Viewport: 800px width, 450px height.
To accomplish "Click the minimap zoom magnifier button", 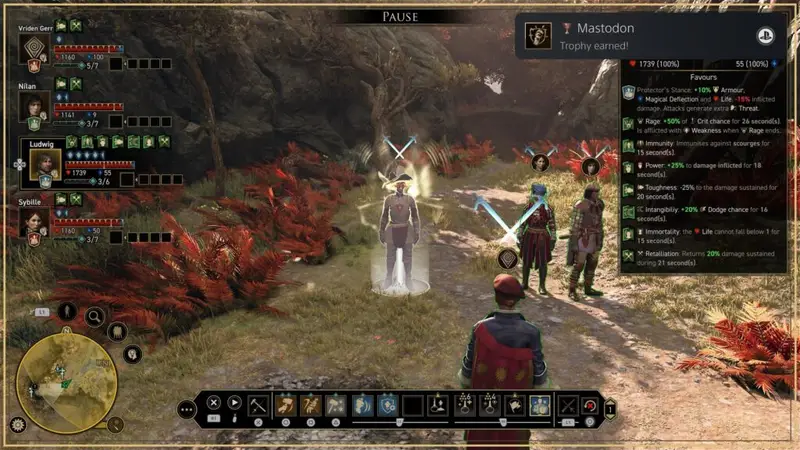I will pyautogui.click(x=115, y=424).
